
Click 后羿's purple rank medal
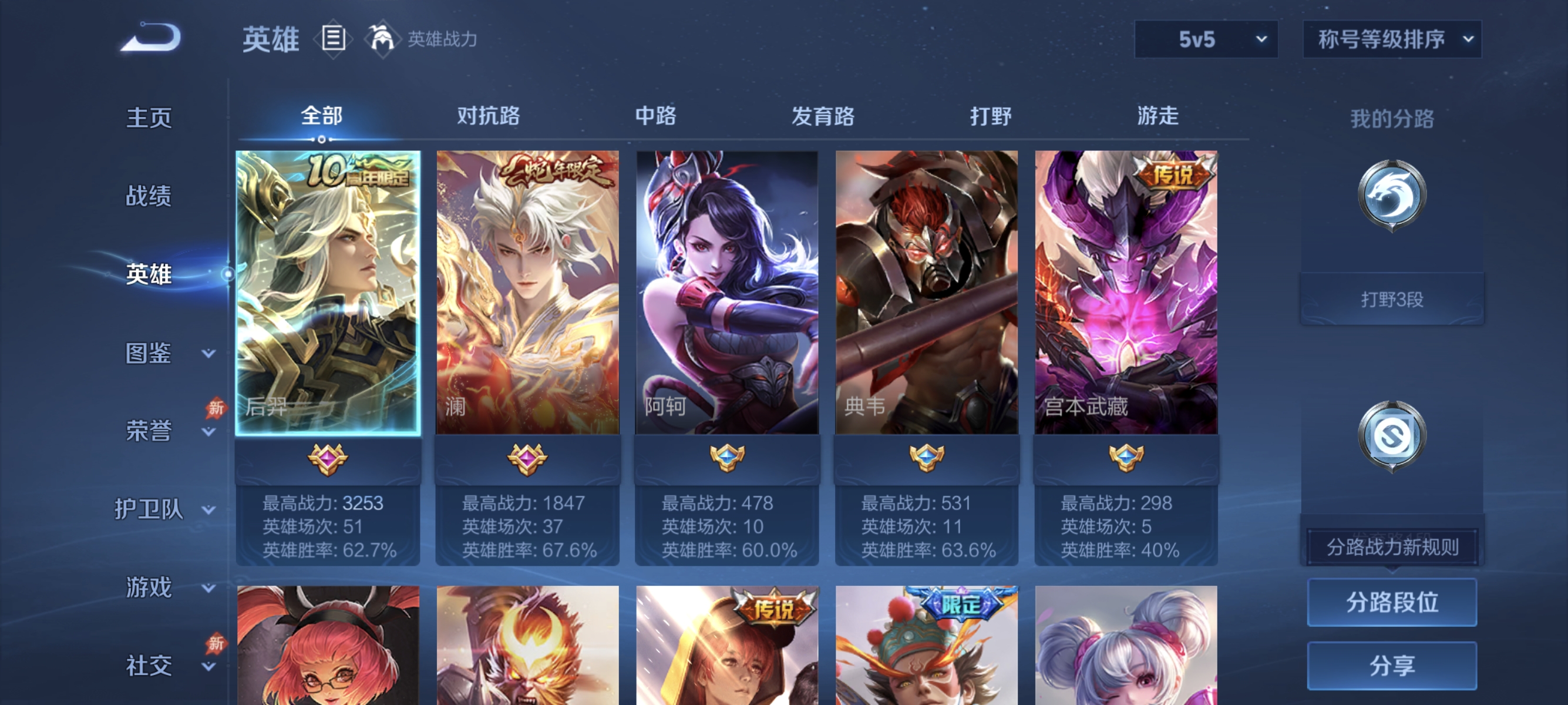tap(327, 461)
